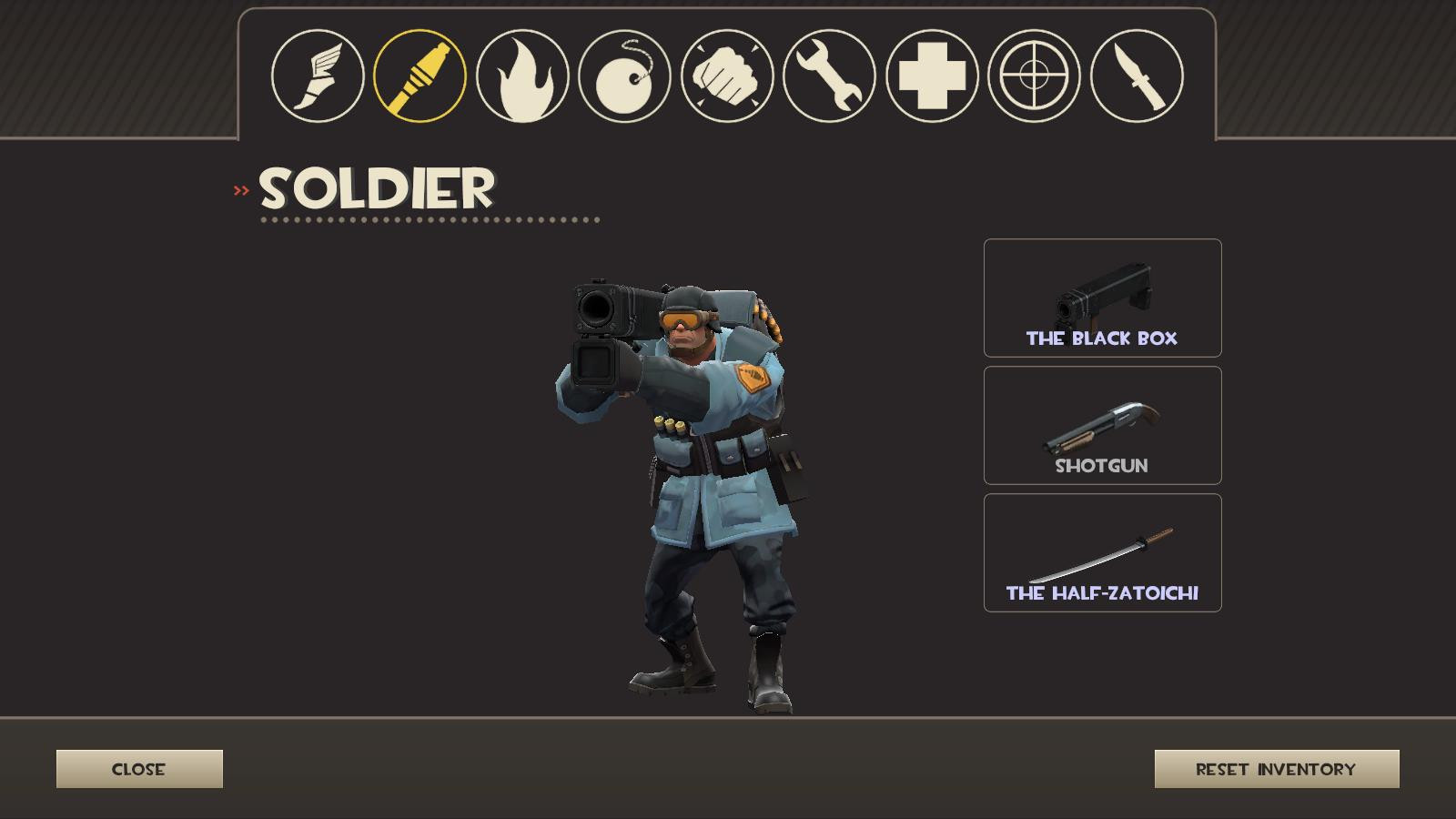Open the Shotgun weapon slot
This screenshot has width=1456, height=819.
point(1102,426)
